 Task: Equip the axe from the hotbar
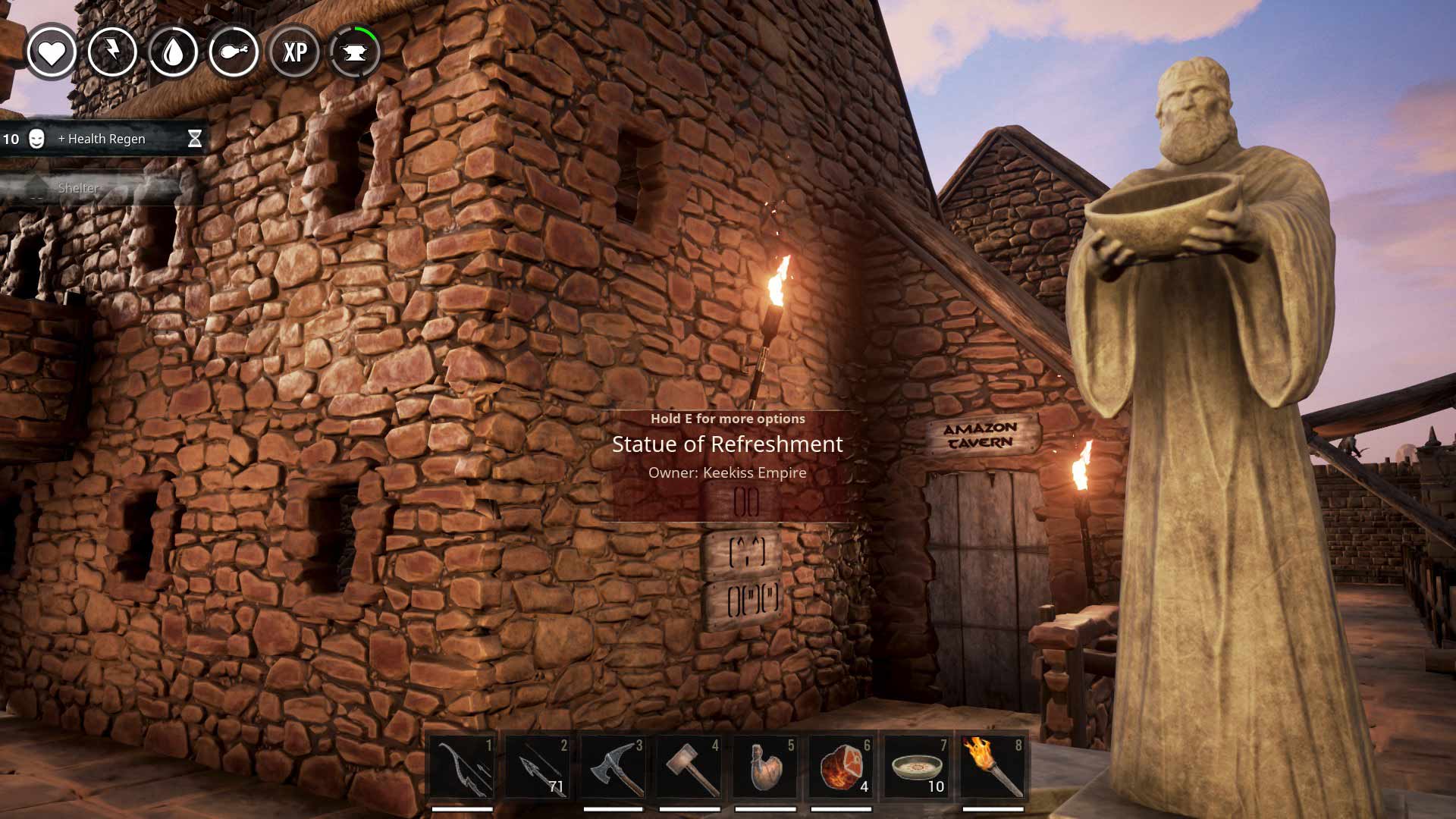click(613, 767)
